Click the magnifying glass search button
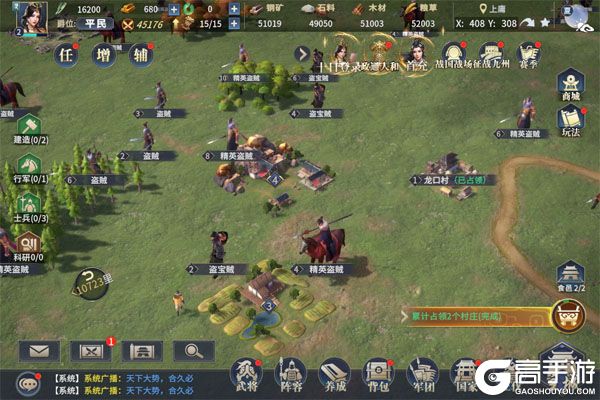This screenshot has height=400, width=600. pos(193,351)
